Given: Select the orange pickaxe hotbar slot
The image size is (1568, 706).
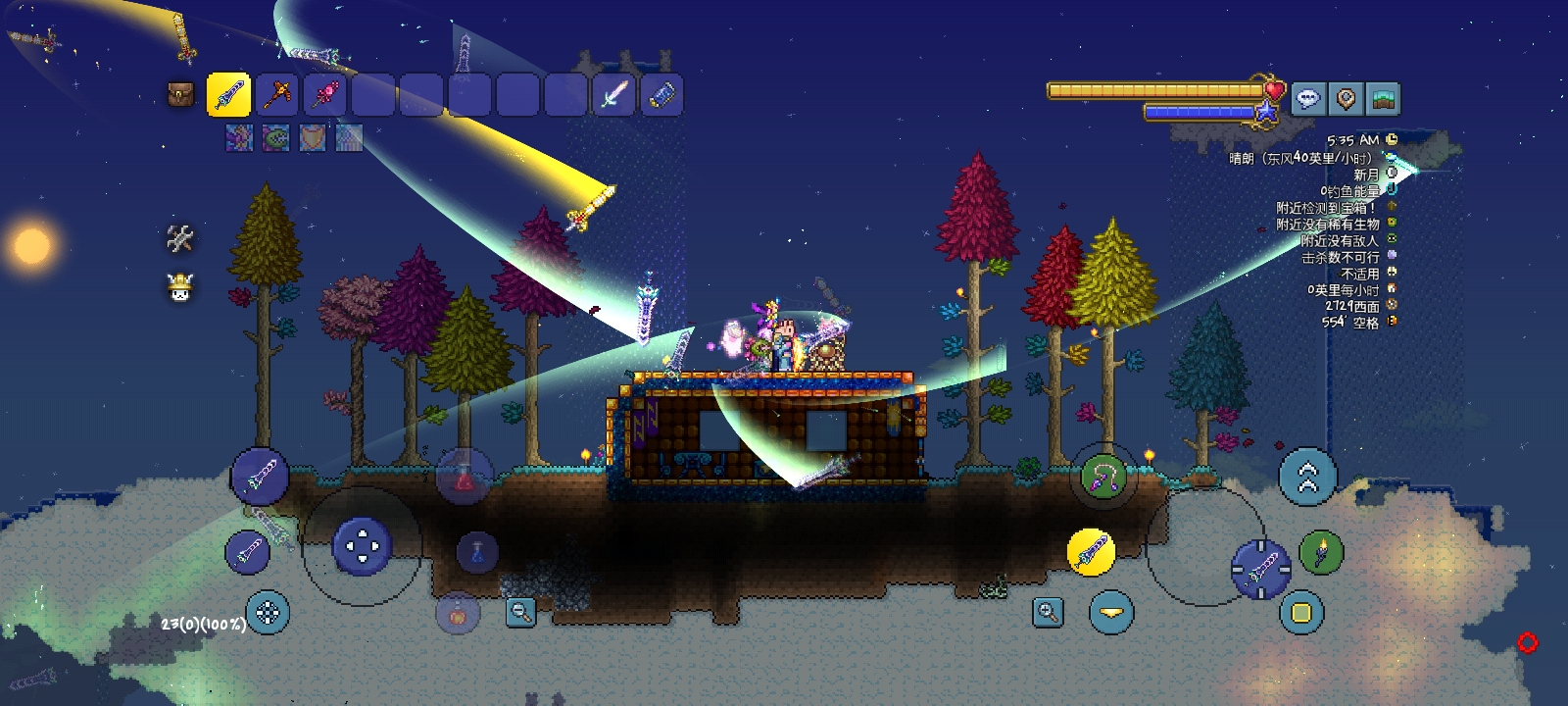Looking at the screenshot, I should tap(276, 96).
